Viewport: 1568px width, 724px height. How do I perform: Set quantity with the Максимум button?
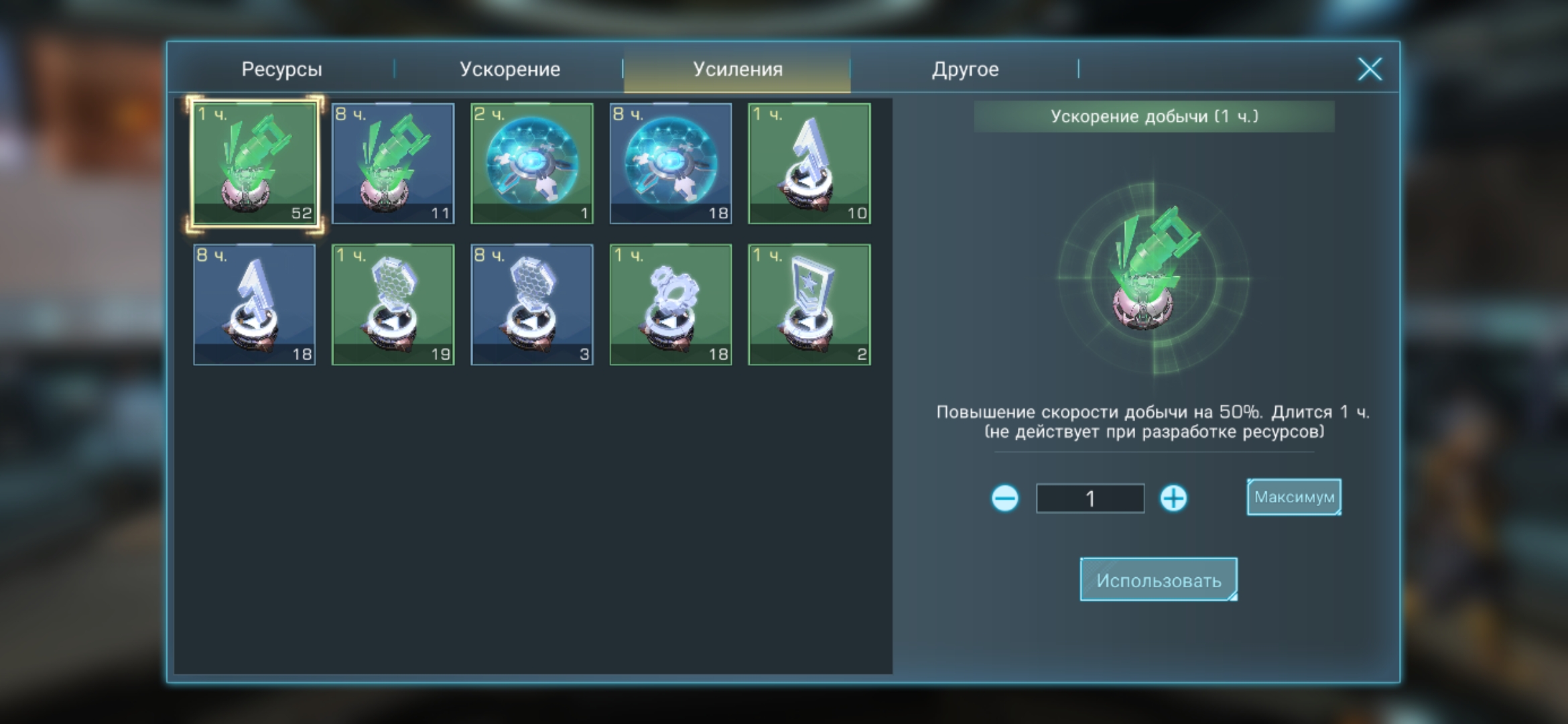tap(1294, 497)
